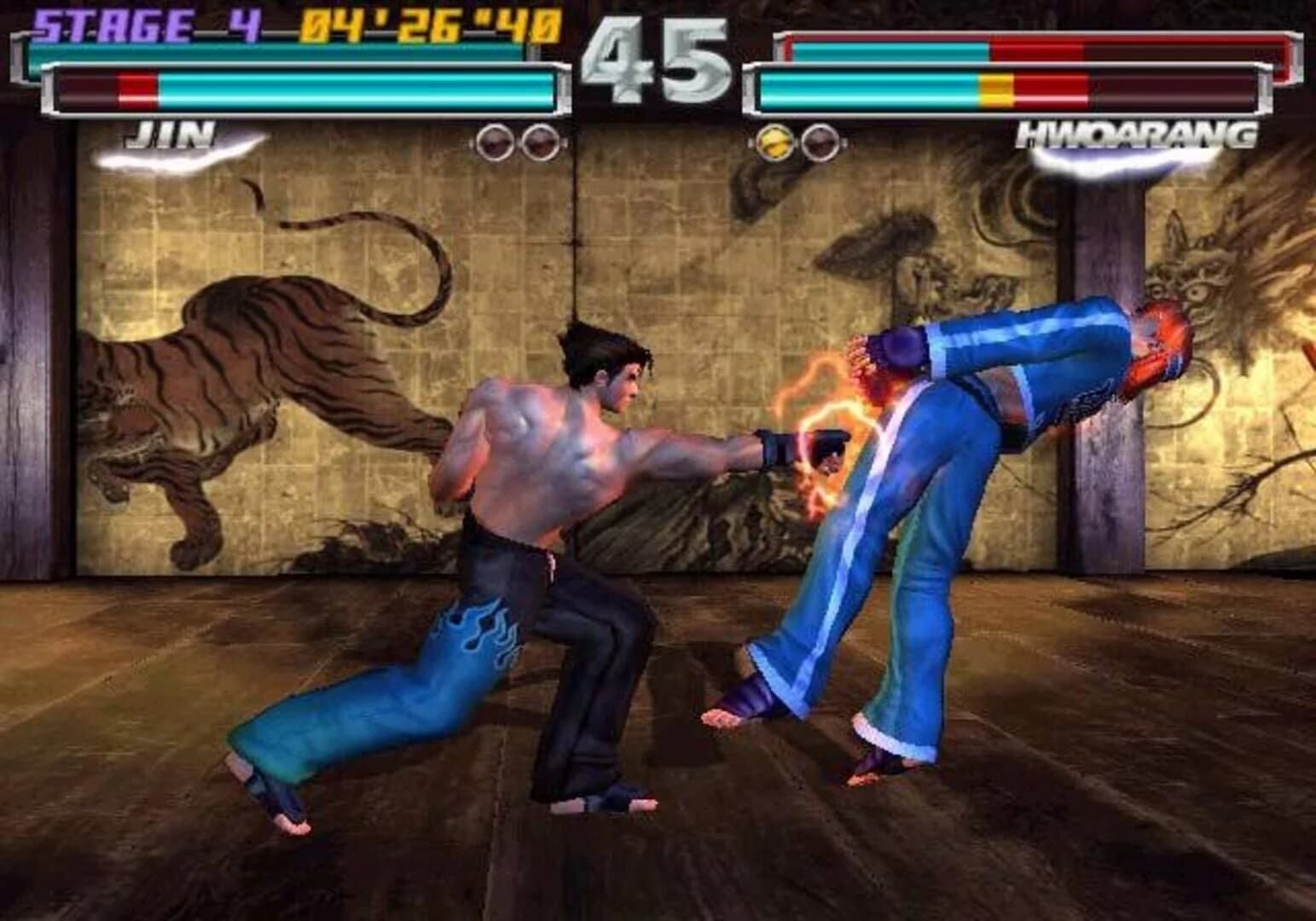Screen dimensions: 1316x921
Task: Toggle the yellow rage segment on Hwoarang's bar
Action: point(996,85)
